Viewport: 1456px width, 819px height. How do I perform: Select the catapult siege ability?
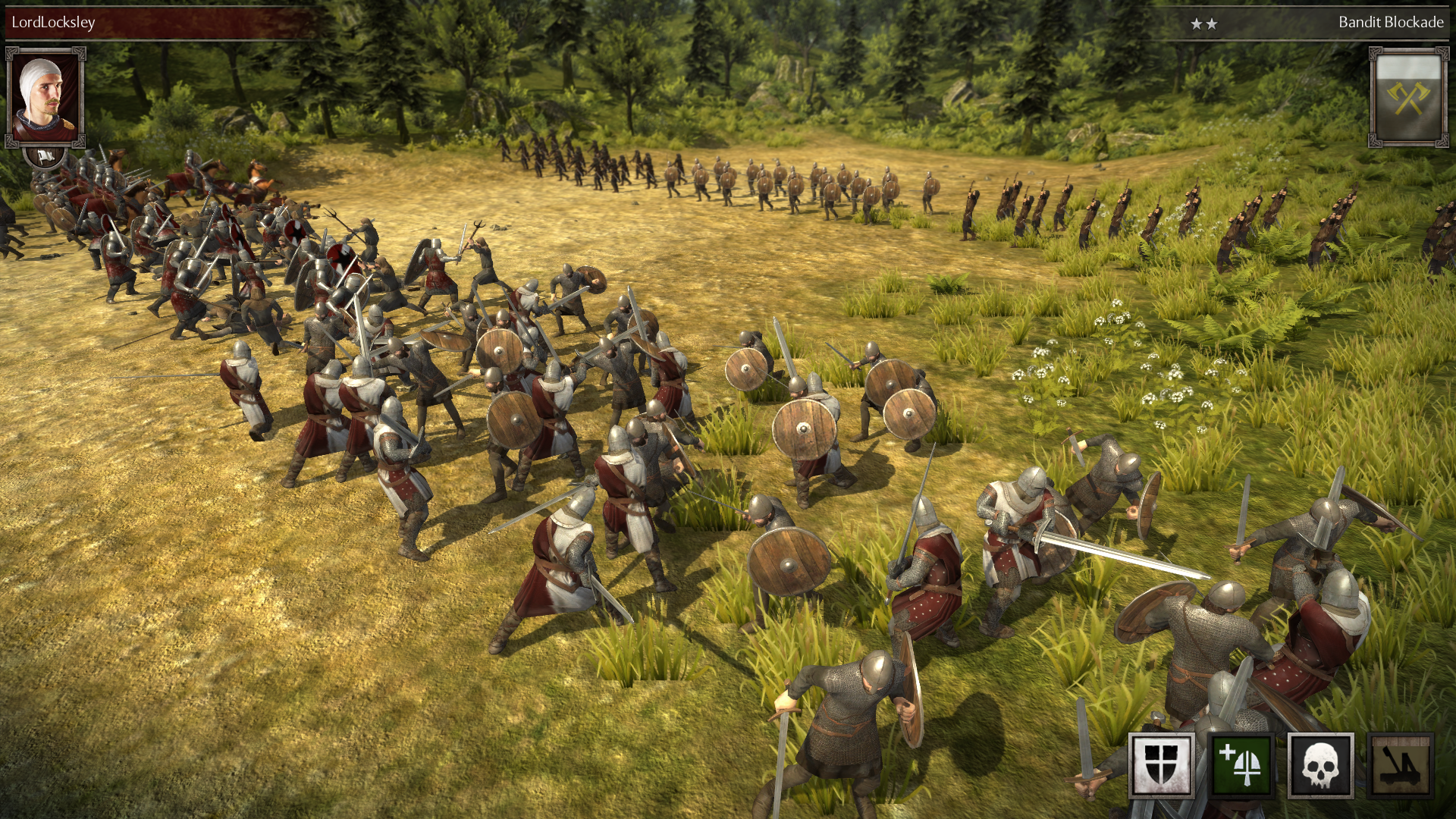(x=1401, y=765)
